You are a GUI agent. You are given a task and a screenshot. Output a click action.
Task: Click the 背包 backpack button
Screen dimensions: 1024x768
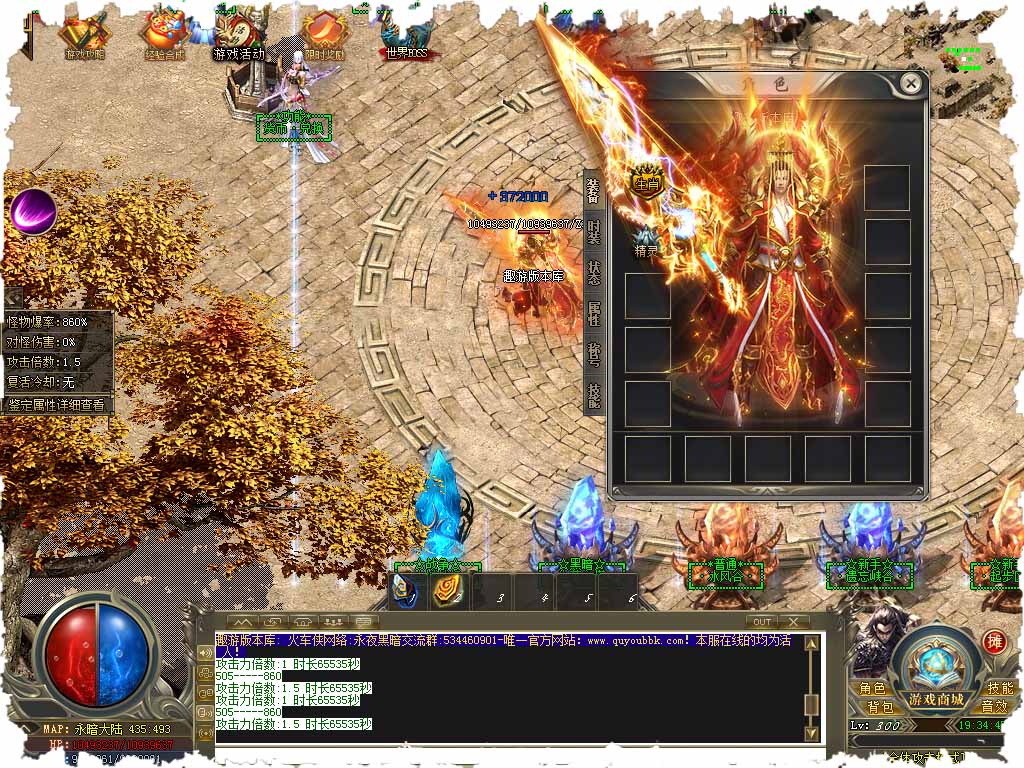[872, 707]
